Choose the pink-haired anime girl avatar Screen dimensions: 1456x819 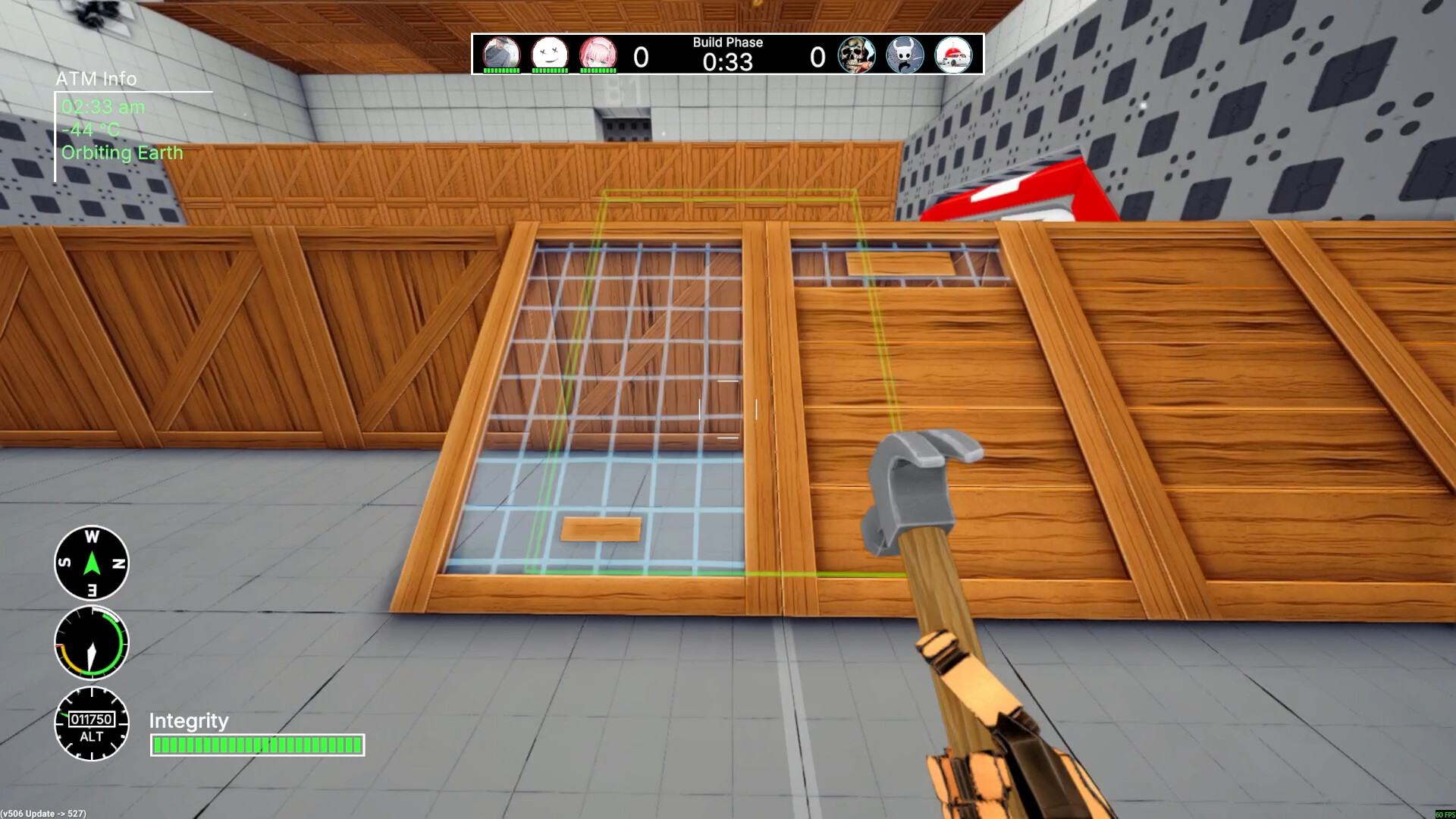[598, 54]
